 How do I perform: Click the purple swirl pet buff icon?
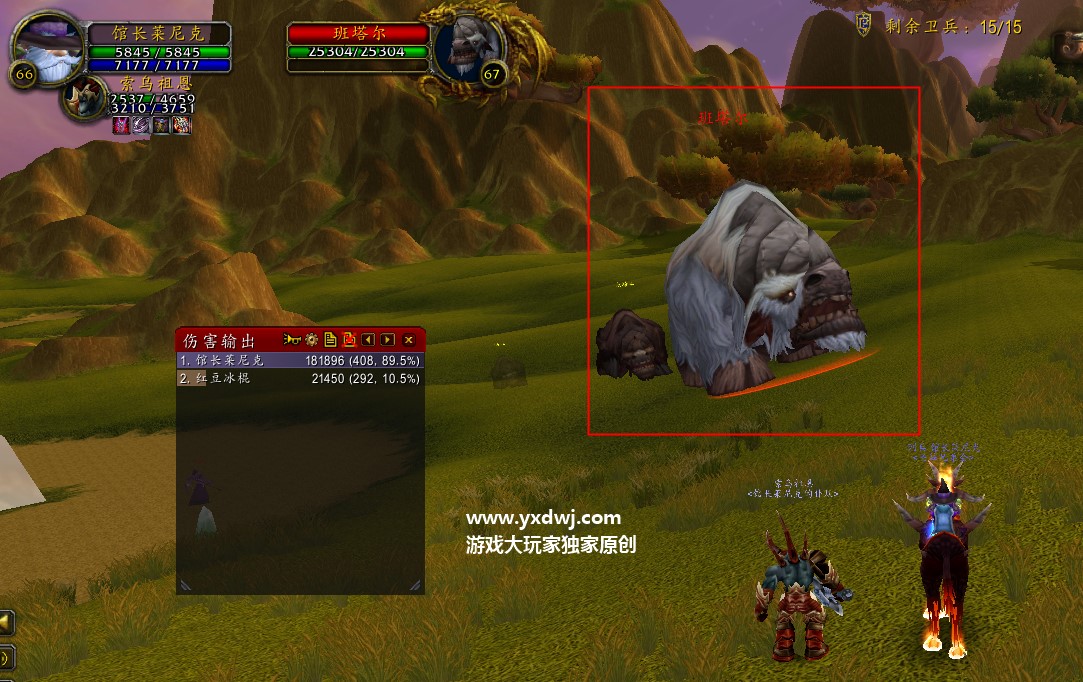coord(141,125)
